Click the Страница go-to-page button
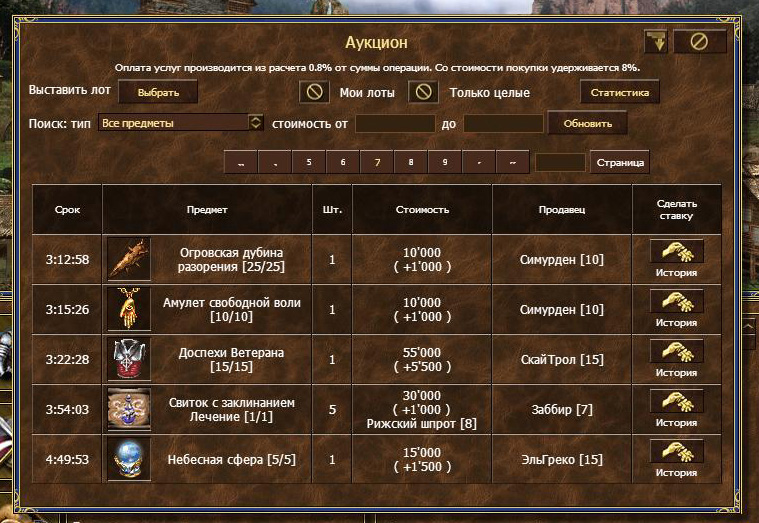This screenshot has width=759, height=523. (x=621, y=162)
